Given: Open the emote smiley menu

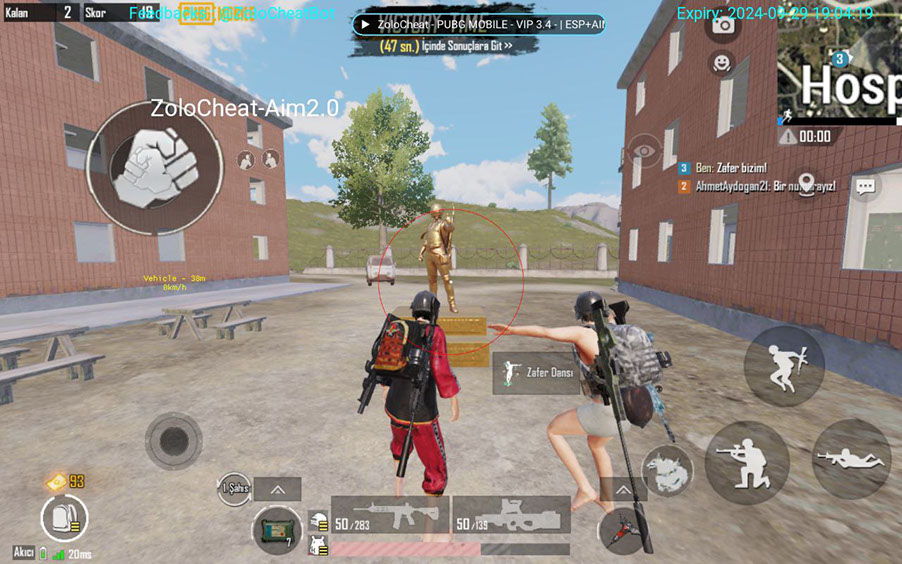Looking at the screenshot, I should [722, 63].
